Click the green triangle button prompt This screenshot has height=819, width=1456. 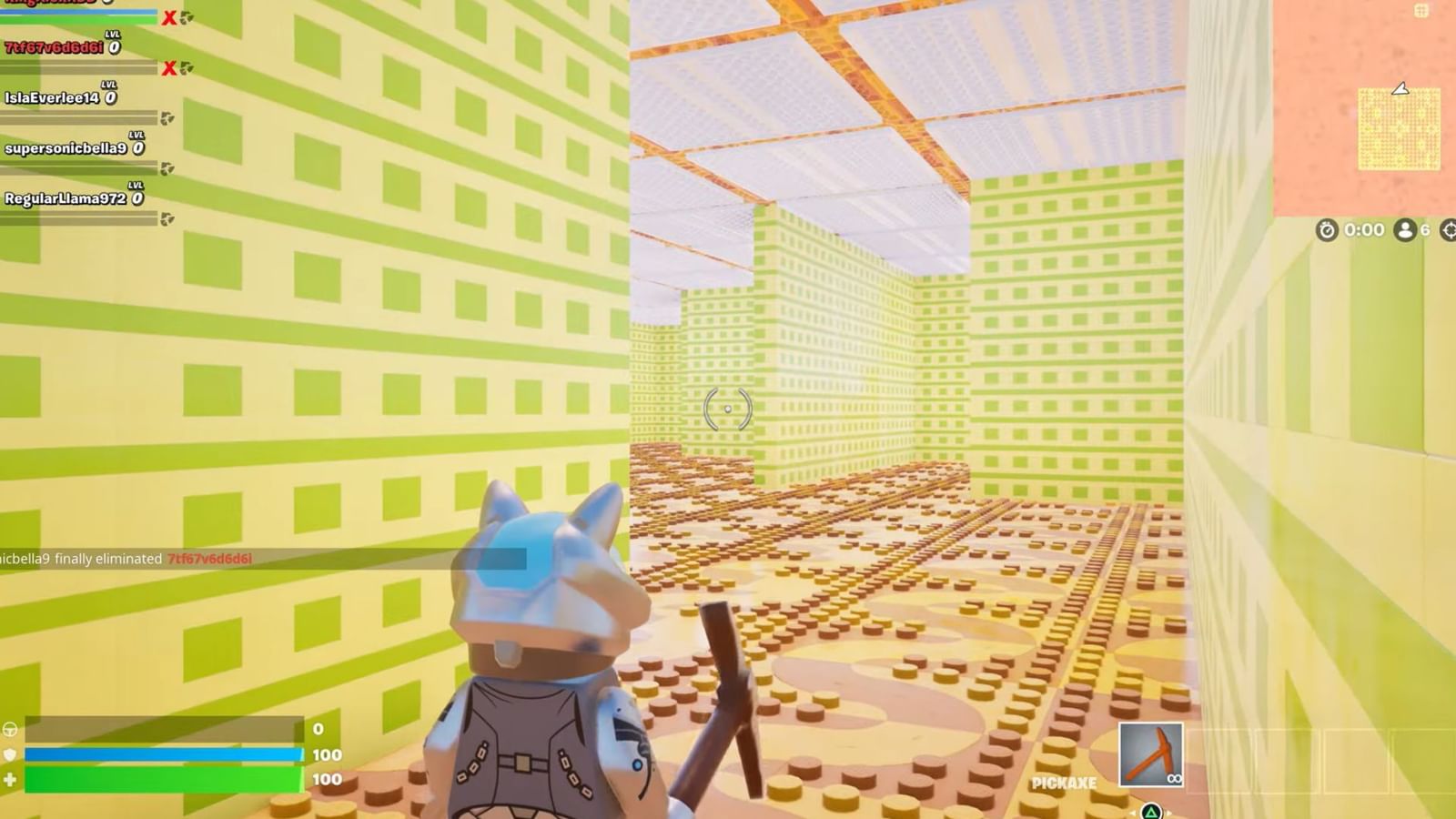(x=1150, y=811)
